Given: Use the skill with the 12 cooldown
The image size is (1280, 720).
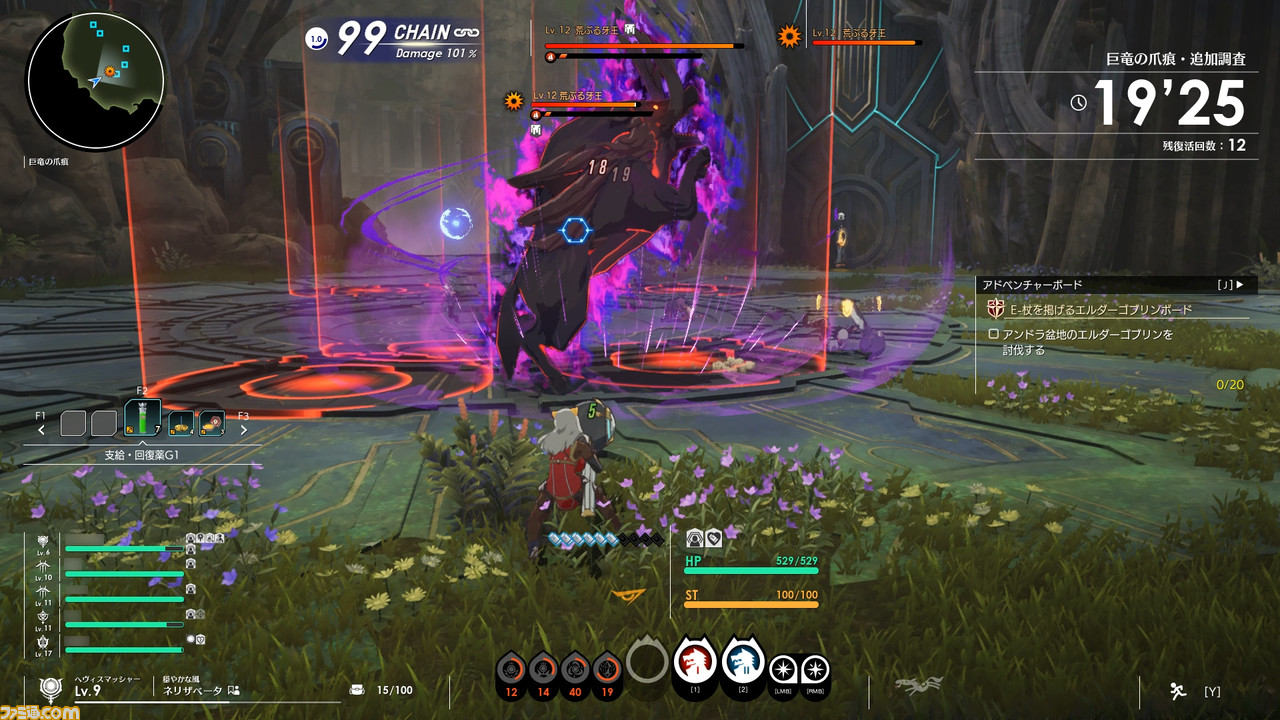Looking at the screenshot, I should coord(512,670).
